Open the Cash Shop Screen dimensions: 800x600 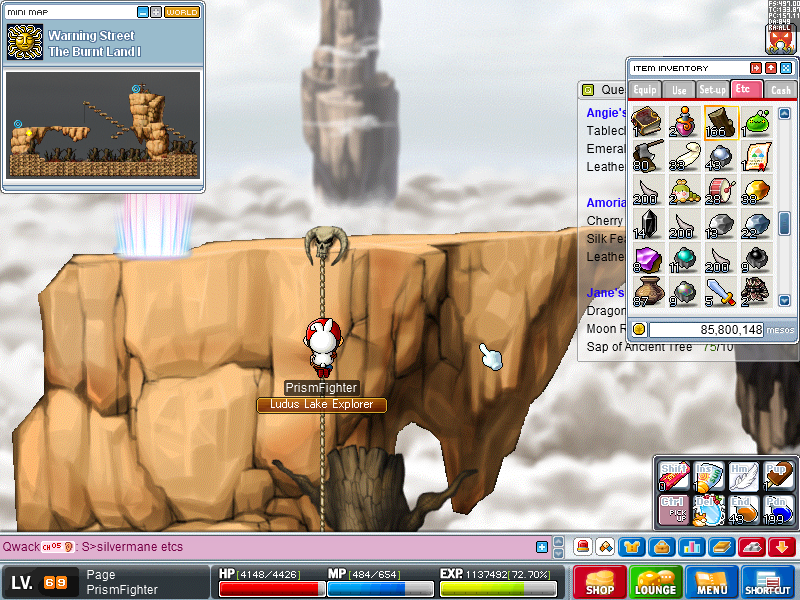600,582
